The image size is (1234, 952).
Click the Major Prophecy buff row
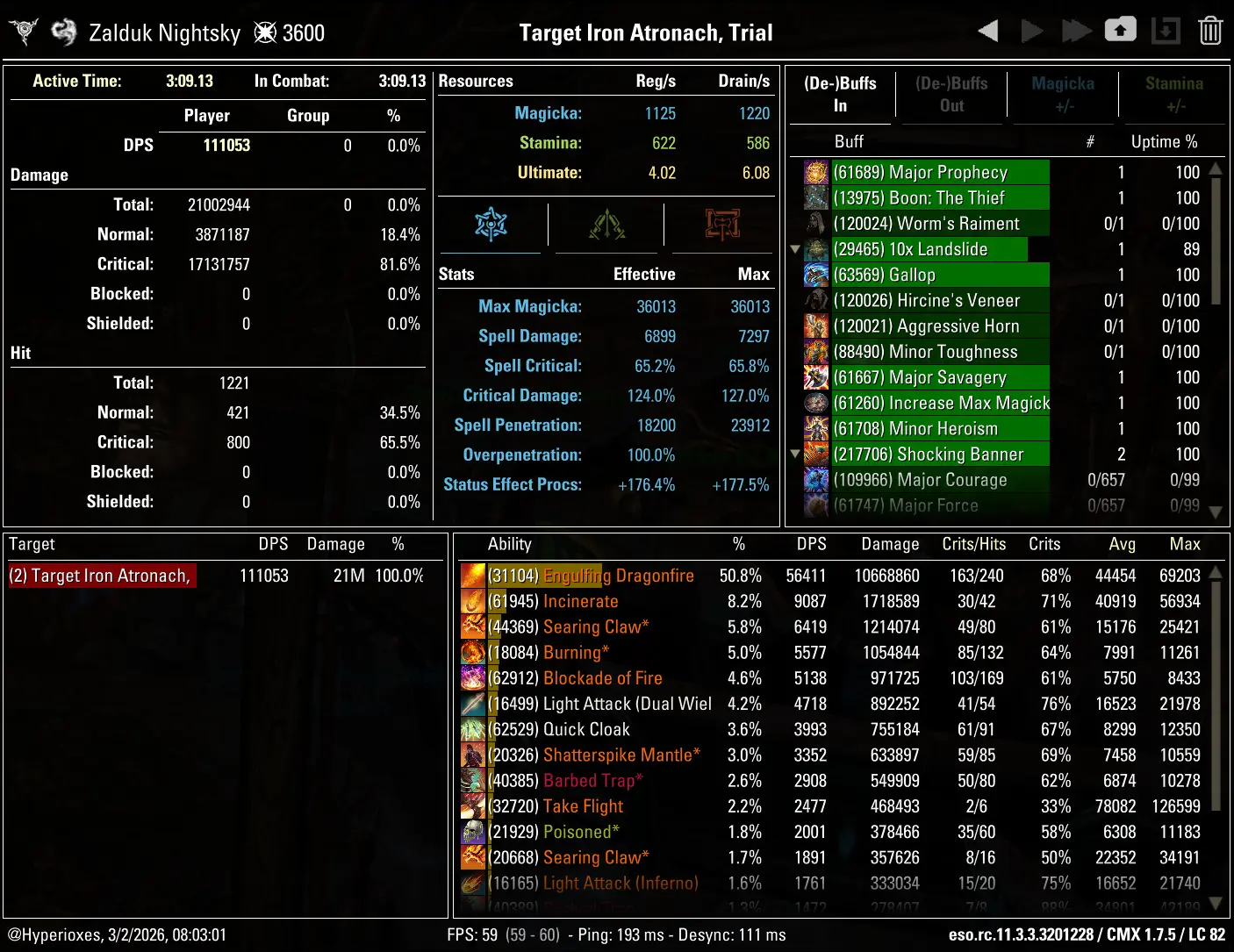[939, 172]
